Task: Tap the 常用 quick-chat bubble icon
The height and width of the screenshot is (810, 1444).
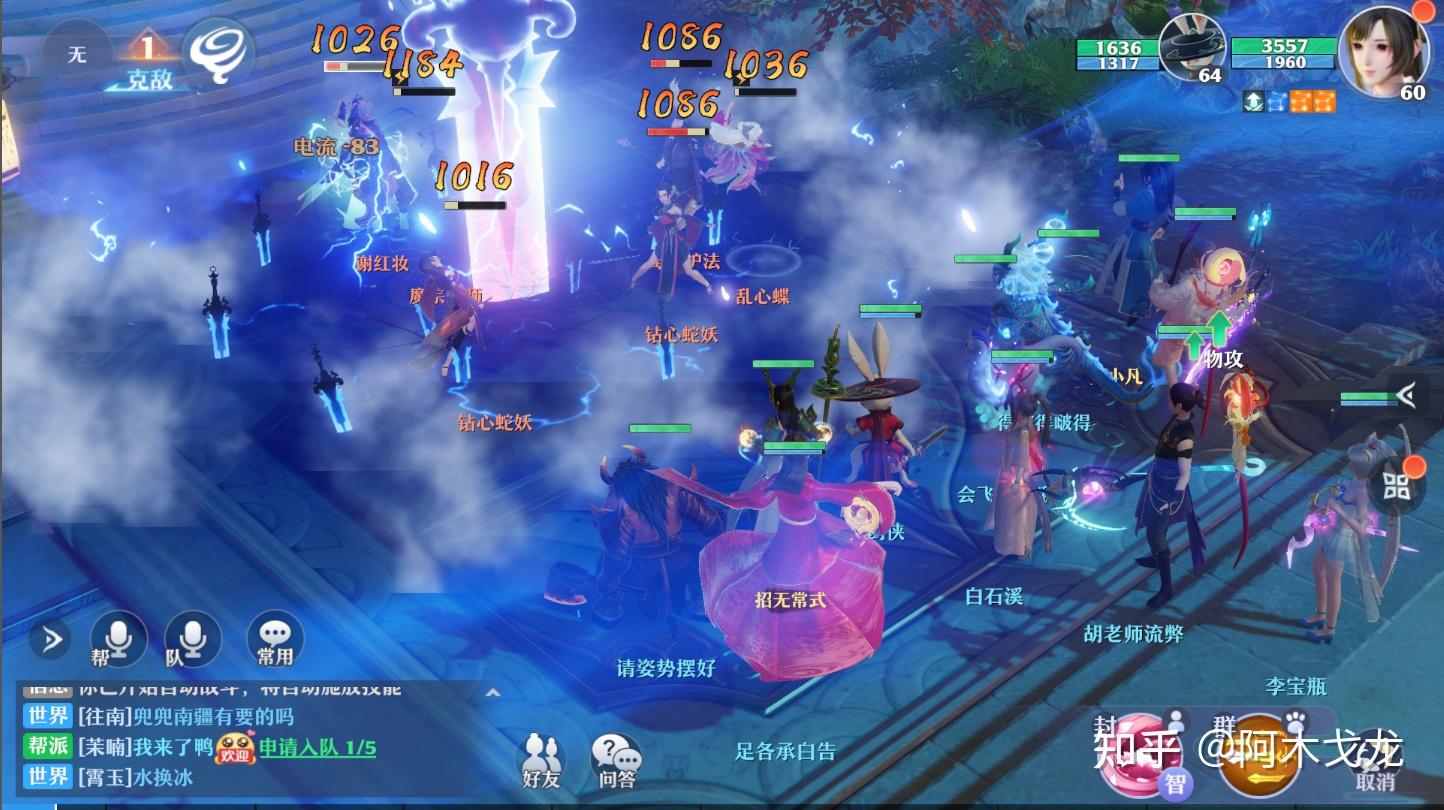Action: [x=273, y=640]
